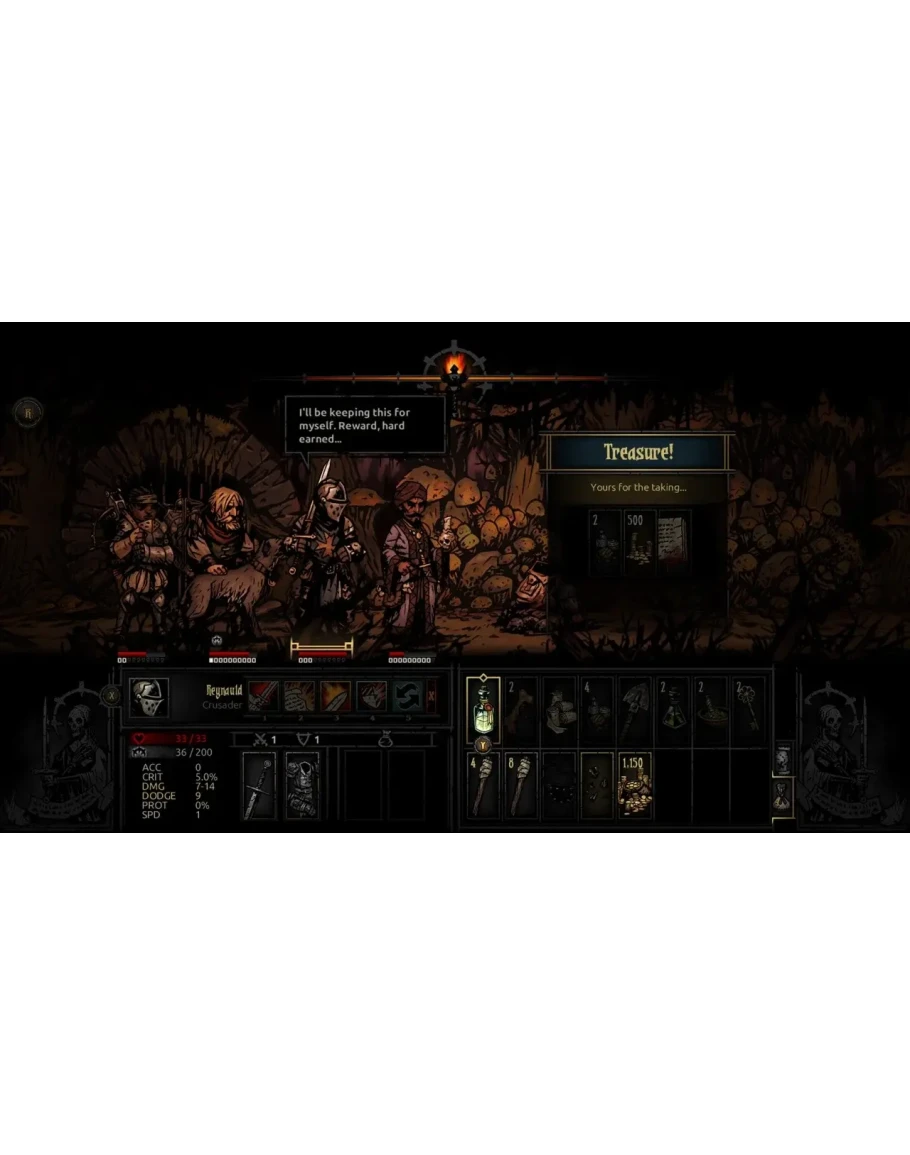The image size is (910, 1155).
Task: Click the swap position arrows skill
Action: point(406,696)
